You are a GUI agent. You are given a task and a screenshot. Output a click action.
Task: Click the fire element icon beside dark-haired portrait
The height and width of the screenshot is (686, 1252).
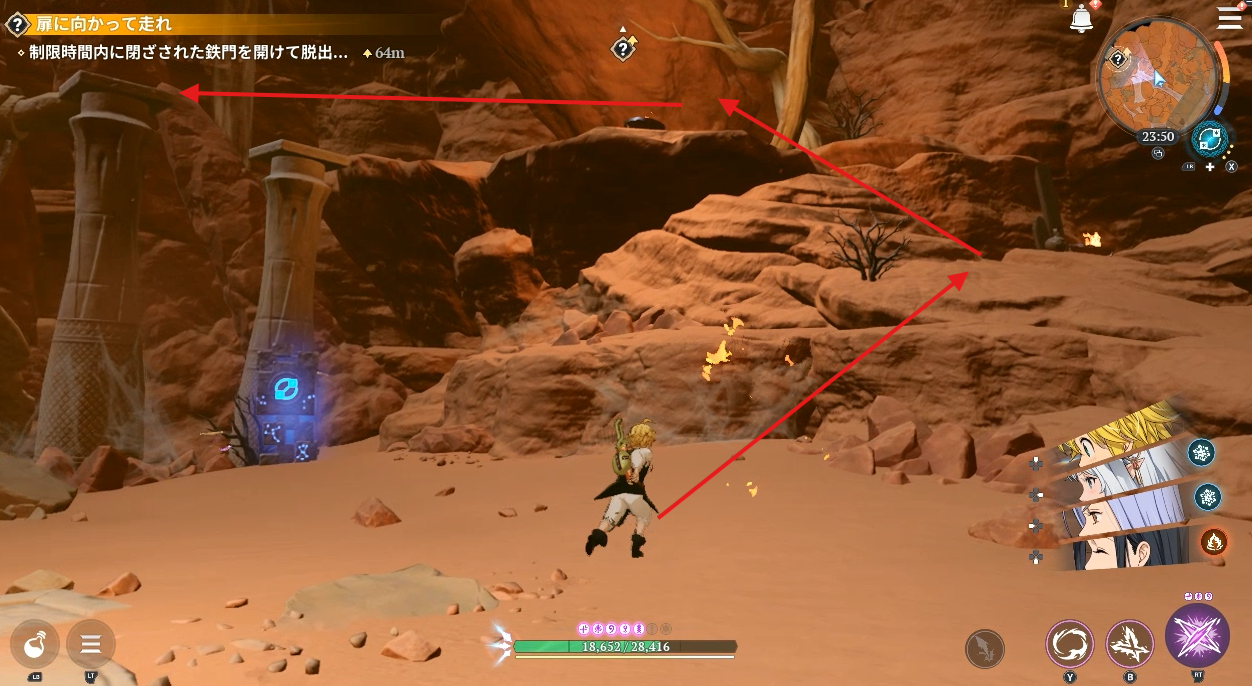[x=1214, y=541]
